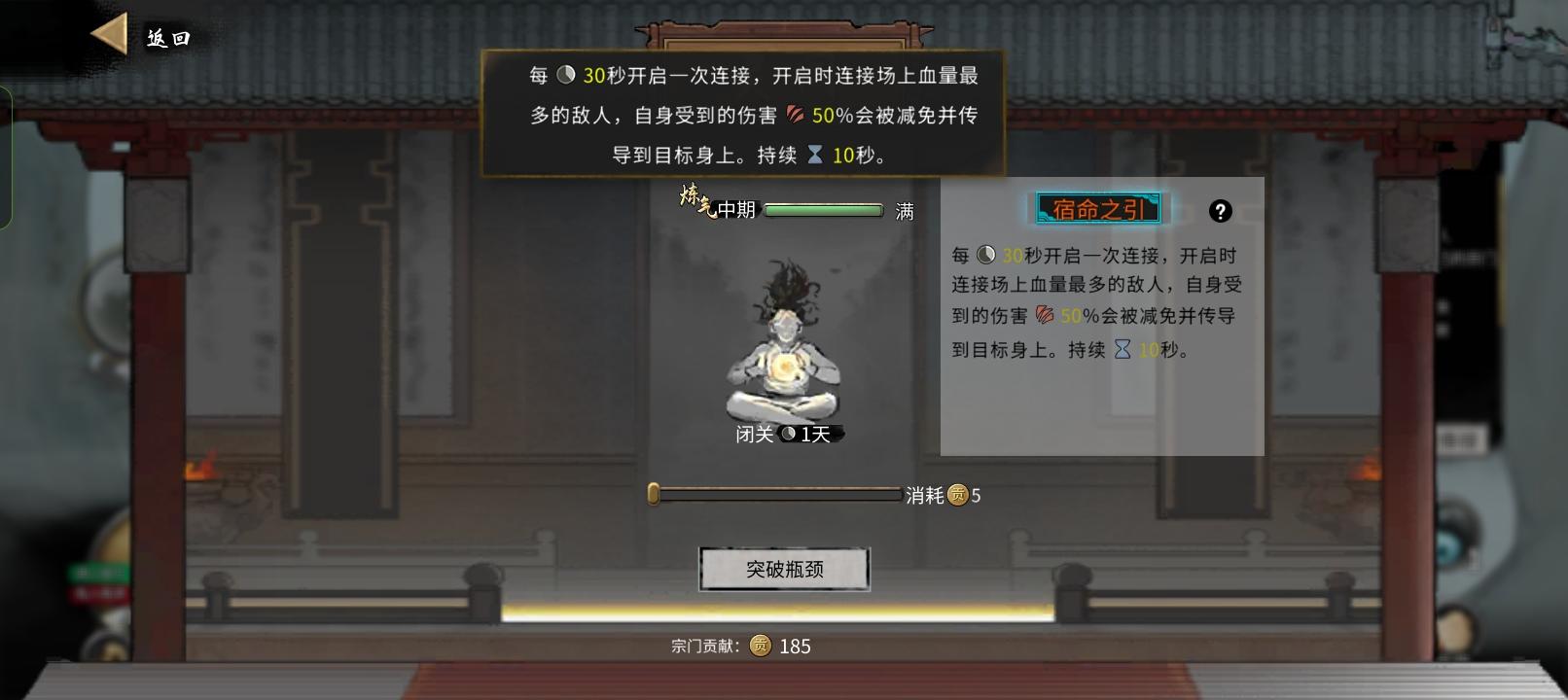The width and height of the screenshot is (1568, 700).
Task: Click the 满 marker on the cultivation progress bar
Action: pyautogui.click(x=905, y=210)
